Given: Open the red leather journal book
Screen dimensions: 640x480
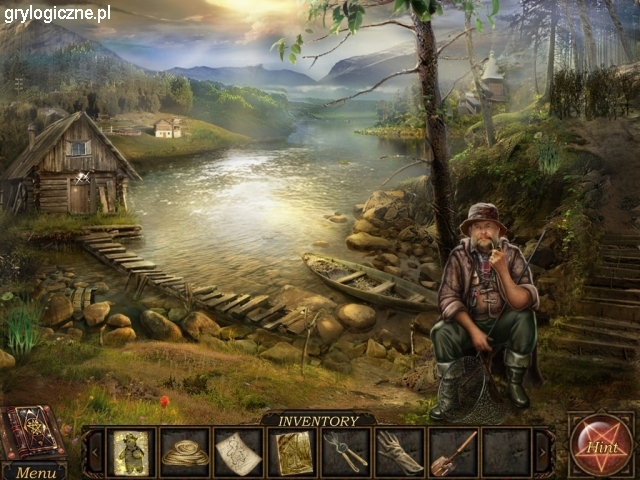Looking at the screenshot, I should pyautogui.click(x=32, y=432).
